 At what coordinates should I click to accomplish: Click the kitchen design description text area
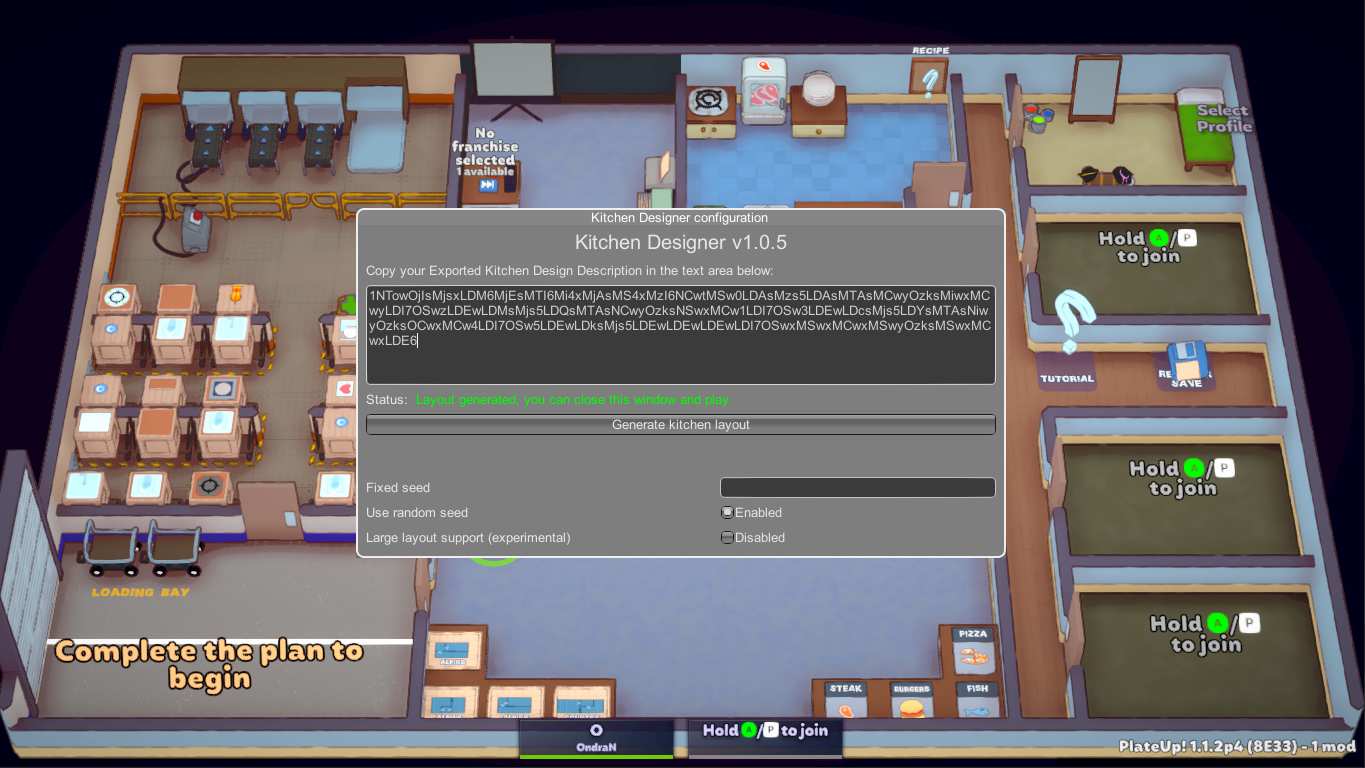(680, 333)
